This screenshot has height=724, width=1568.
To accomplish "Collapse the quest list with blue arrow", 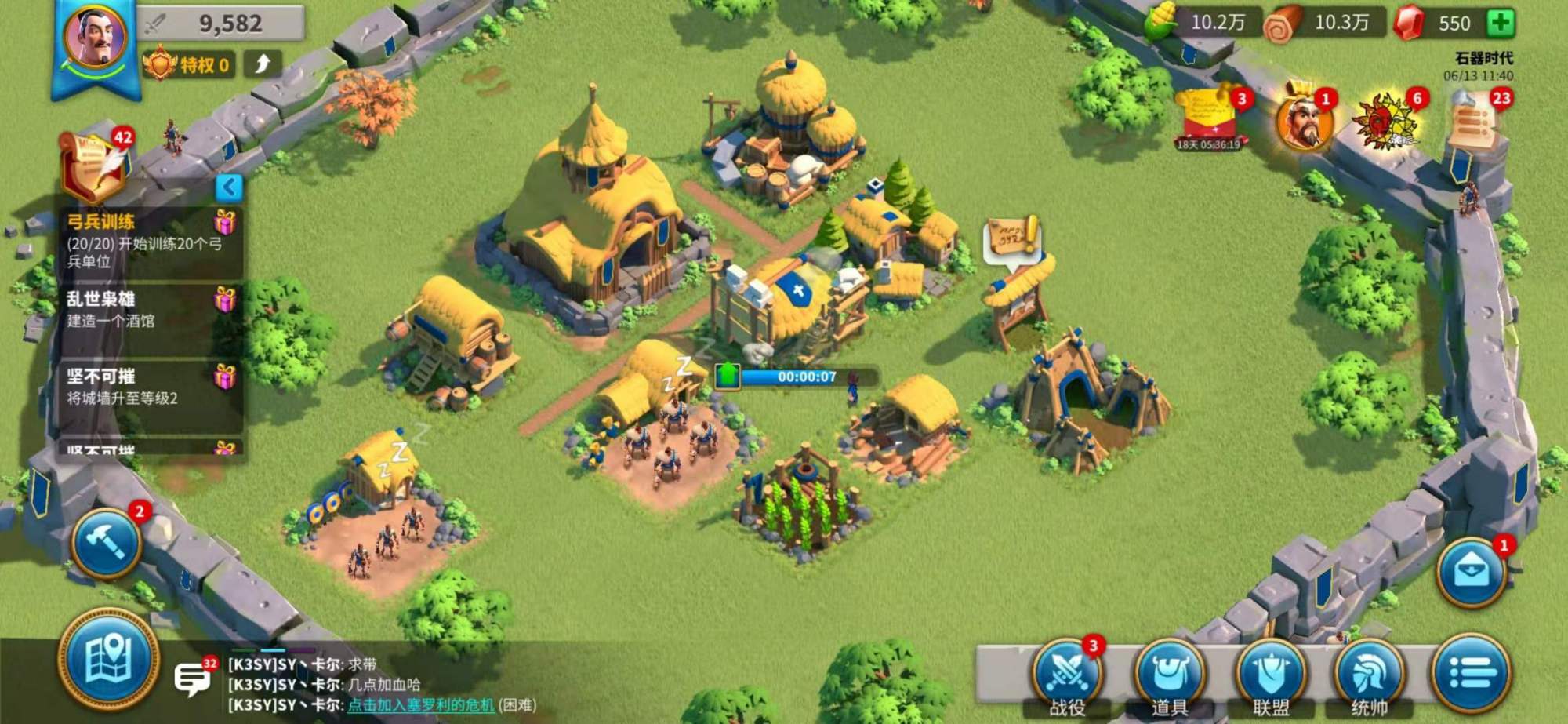I will coord(229,187).
